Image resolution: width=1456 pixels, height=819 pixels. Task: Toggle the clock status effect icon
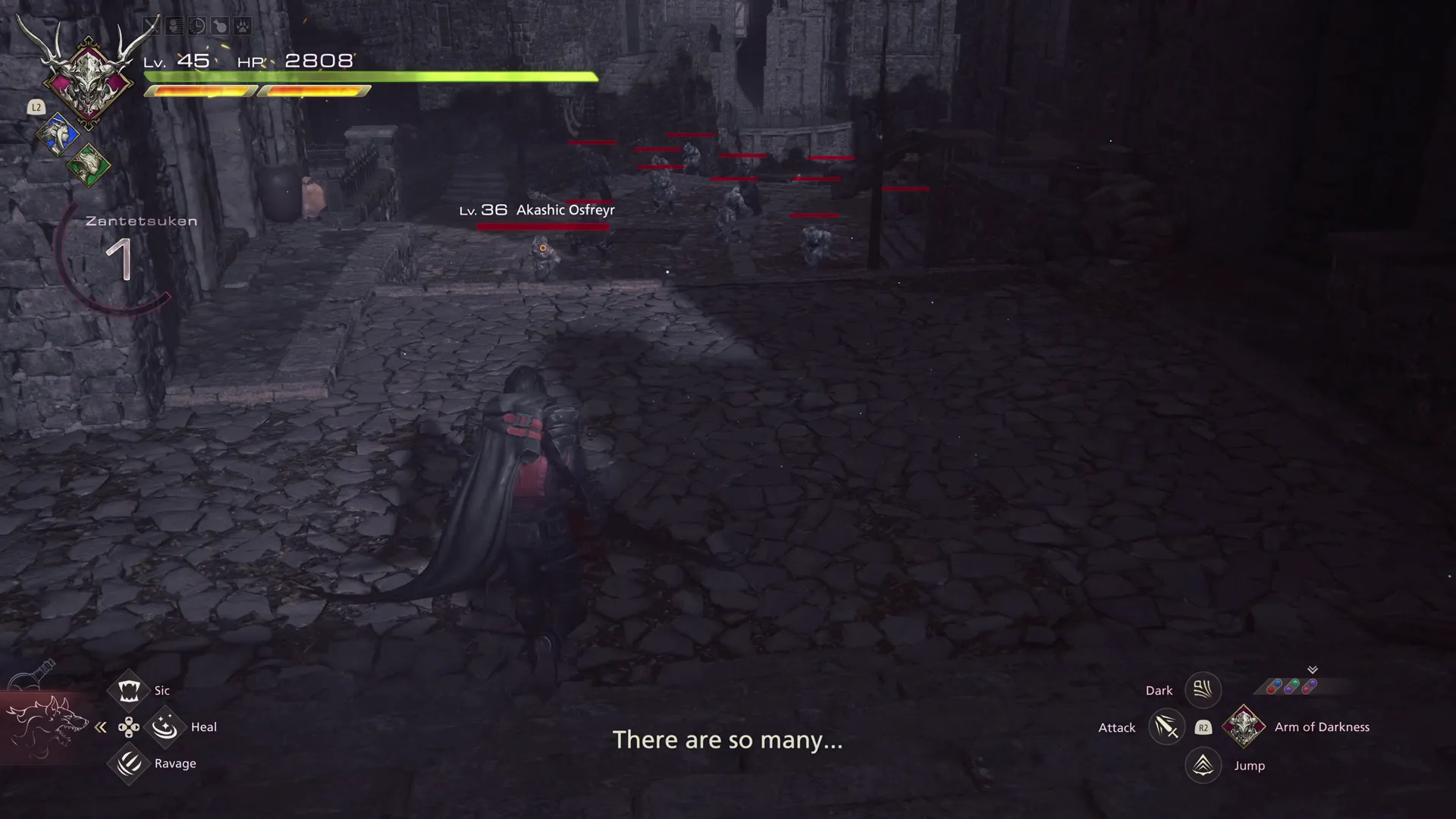[196, 27]
